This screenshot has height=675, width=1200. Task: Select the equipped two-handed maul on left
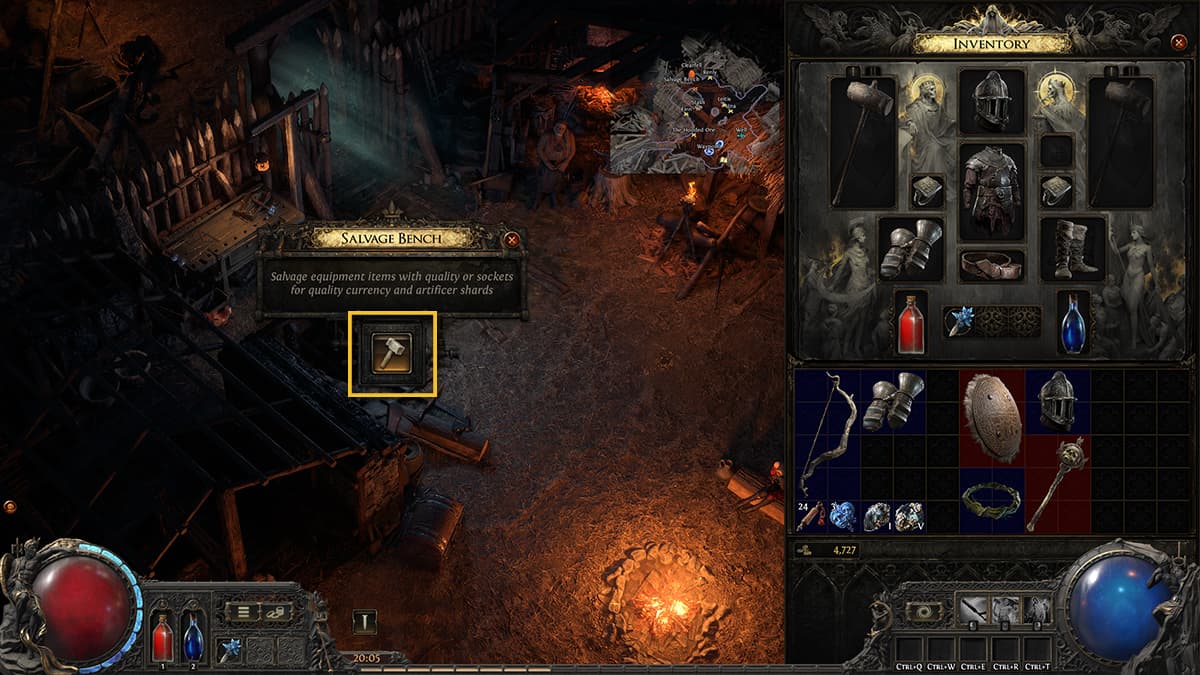[x=862, y=140]
